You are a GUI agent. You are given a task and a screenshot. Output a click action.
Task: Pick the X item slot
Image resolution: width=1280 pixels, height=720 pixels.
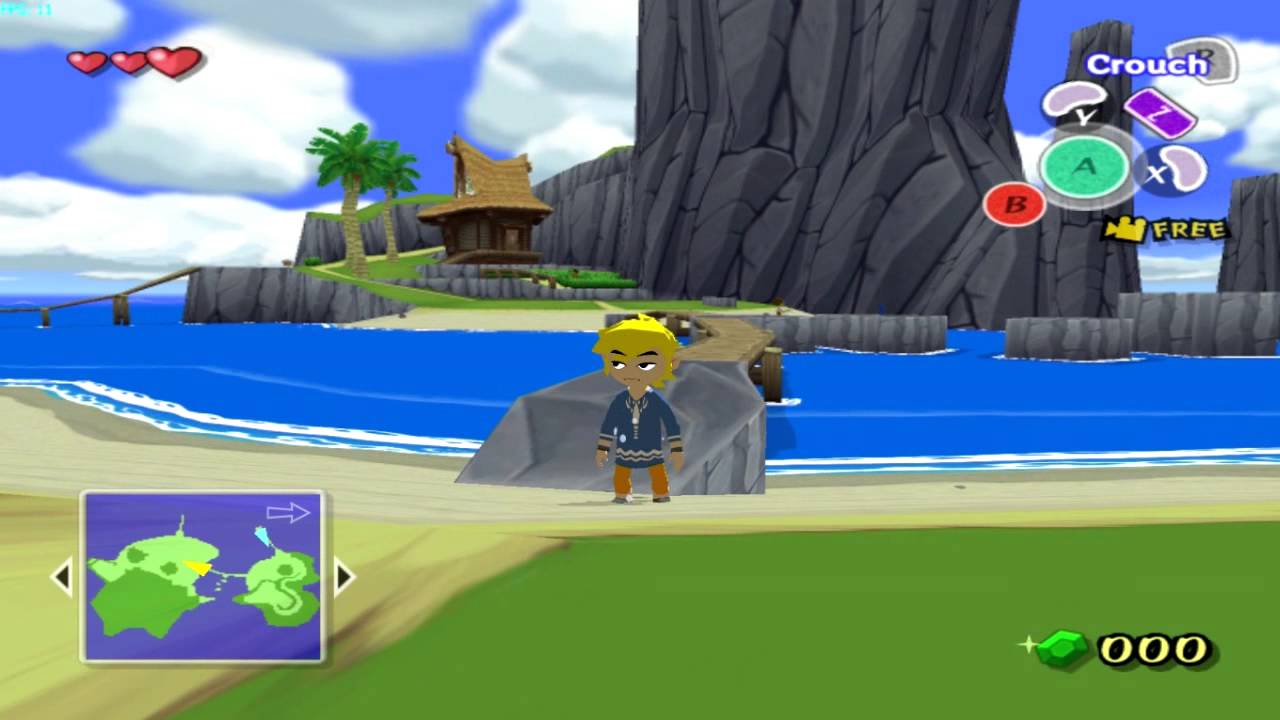point(1174,169)
